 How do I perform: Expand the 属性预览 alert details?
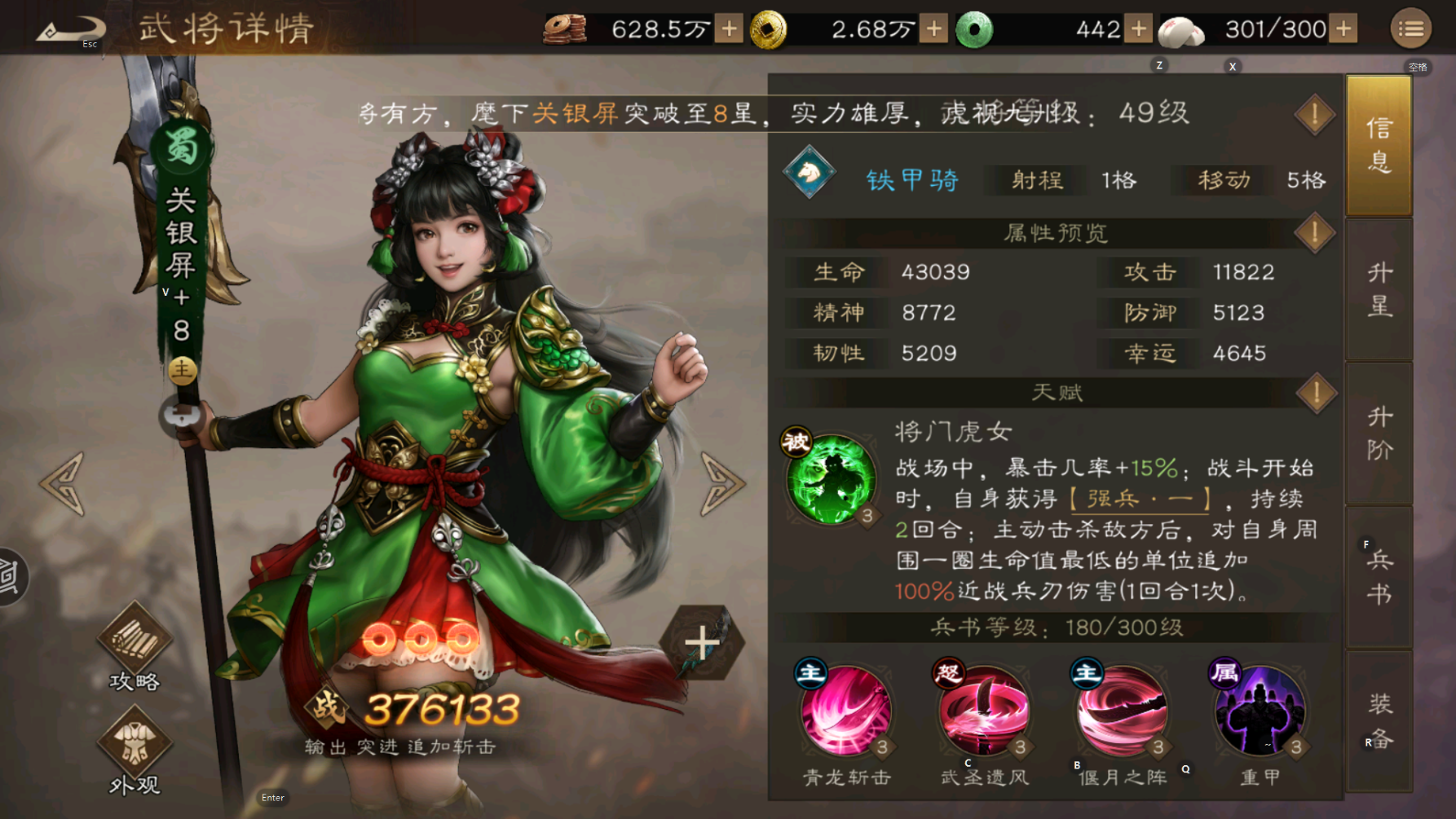1314,233
